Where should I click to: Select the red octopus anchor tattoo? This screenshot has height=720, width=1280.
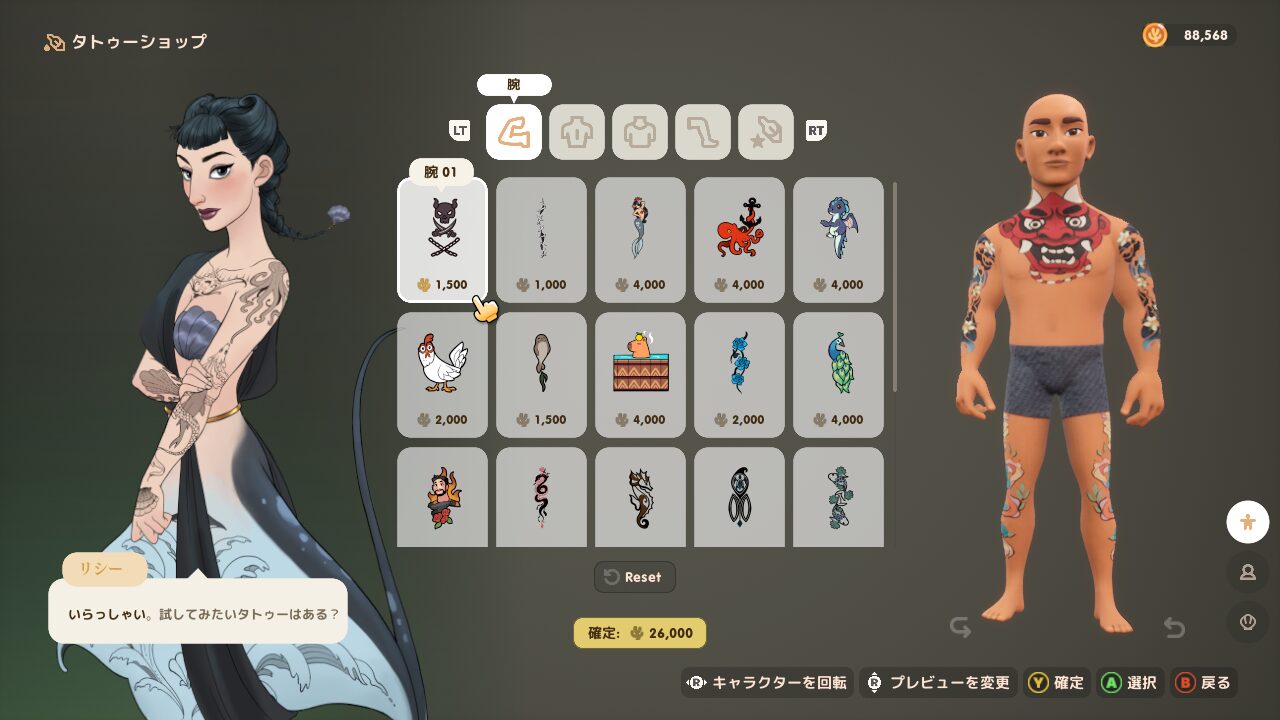(x=739, y=235)
